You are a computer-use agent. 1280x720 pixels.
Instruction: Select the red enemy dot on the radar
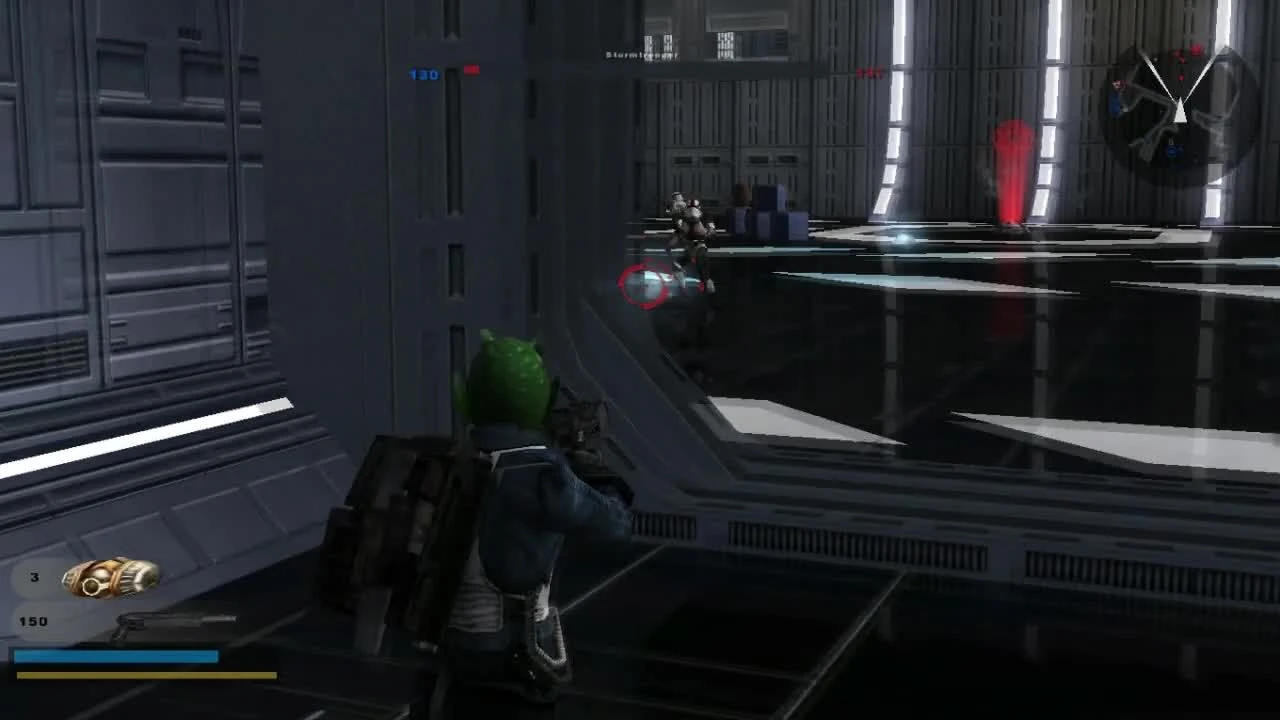tap(1181, 77)
